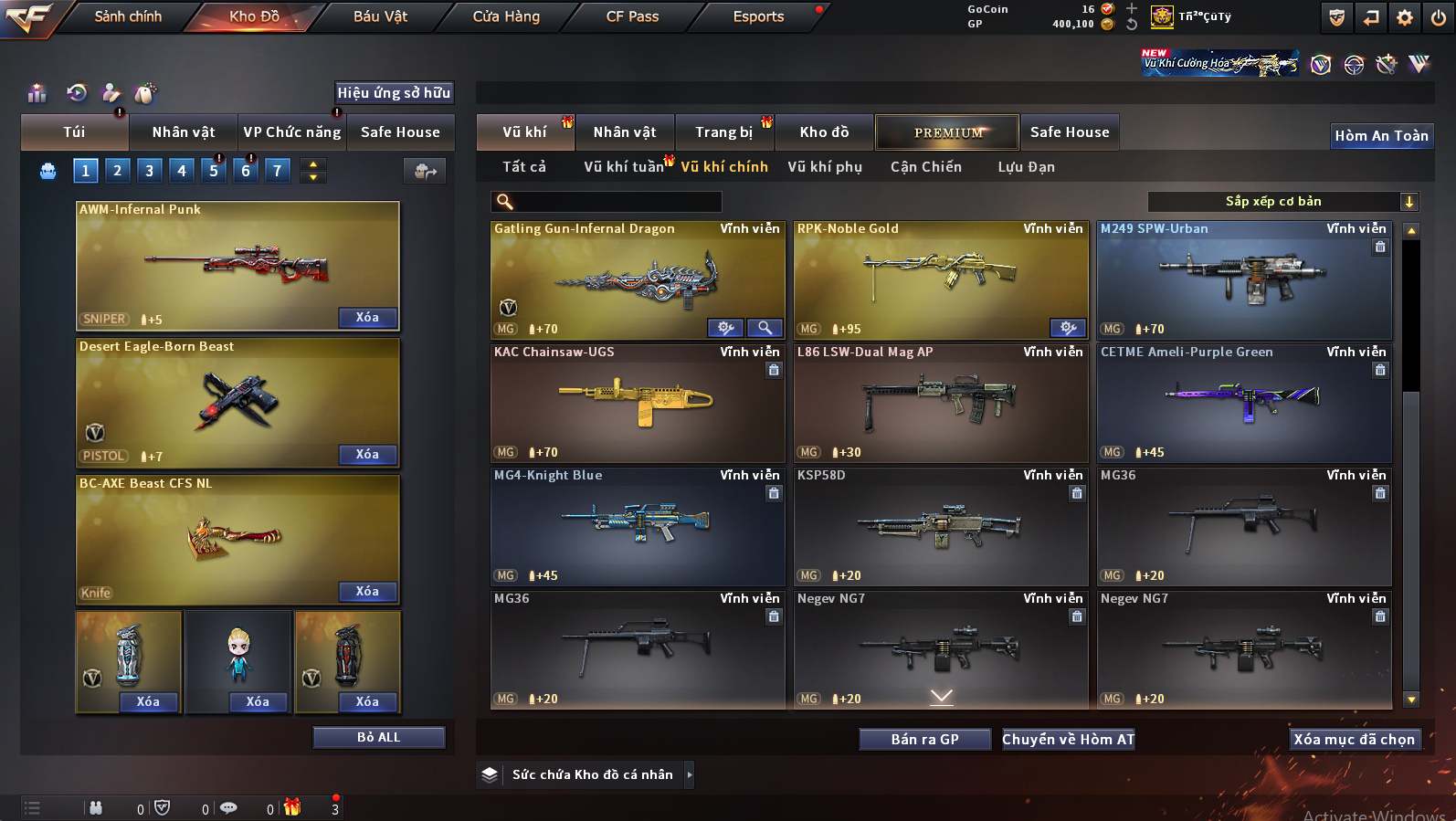Open the Hòm An Toàn safe
Viewport: 1456px width, 821px height.
click(1381, 136)
